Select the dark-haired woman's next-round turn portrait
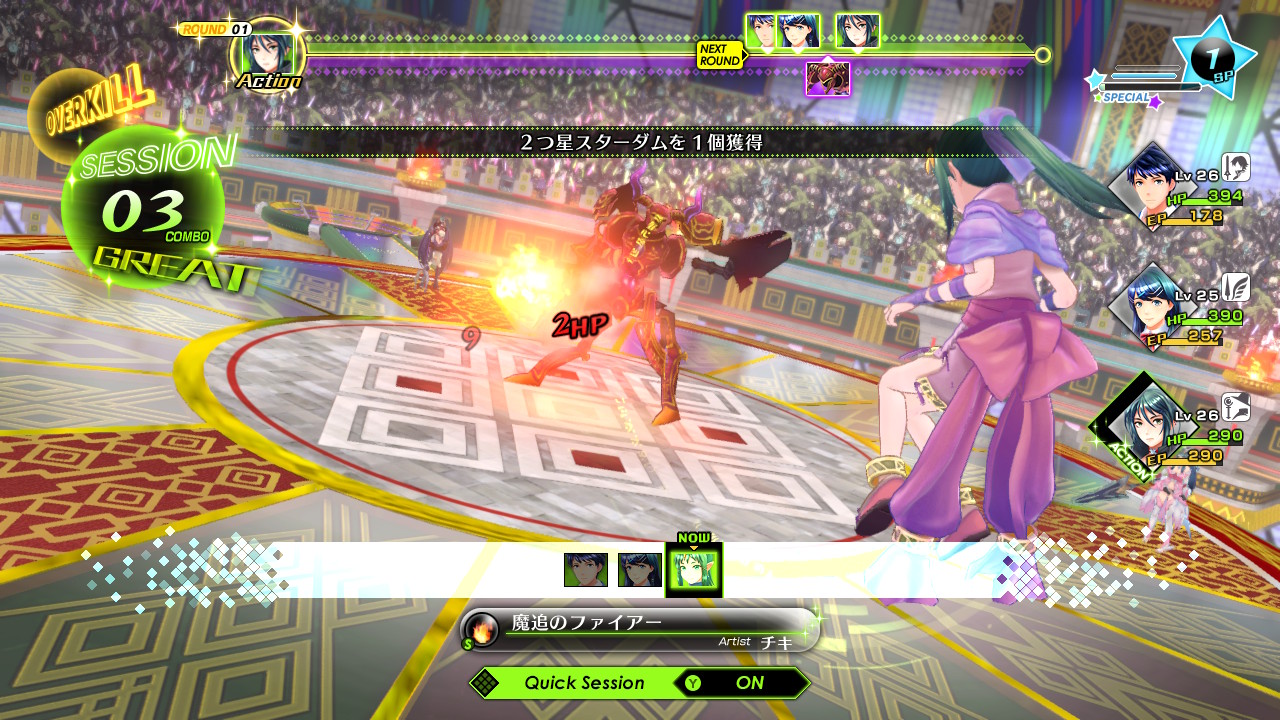This screenshot has height=720, width=1280. [x=857, y=31]
